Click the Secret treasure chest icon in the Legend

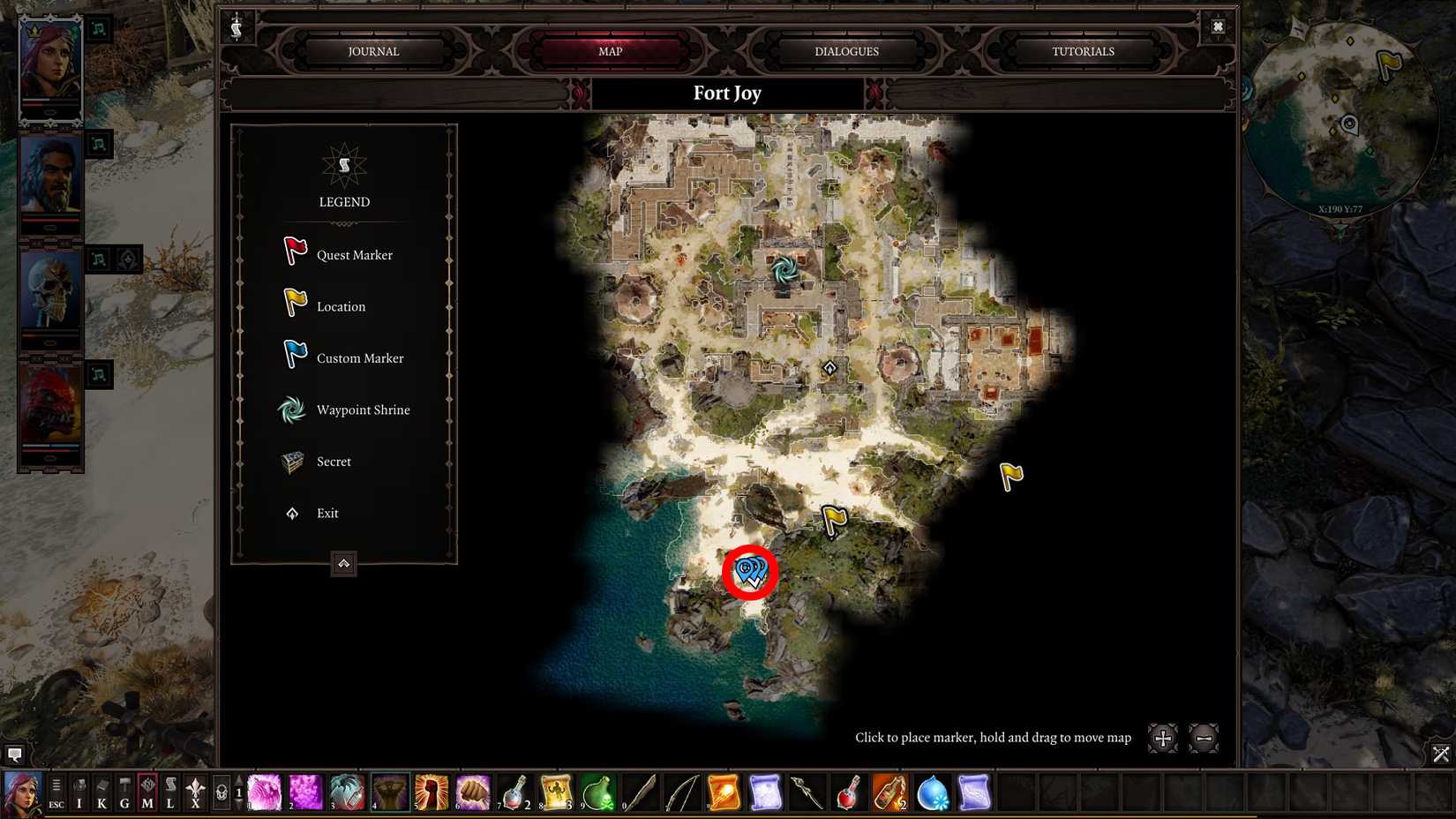(x=291, y=461)
